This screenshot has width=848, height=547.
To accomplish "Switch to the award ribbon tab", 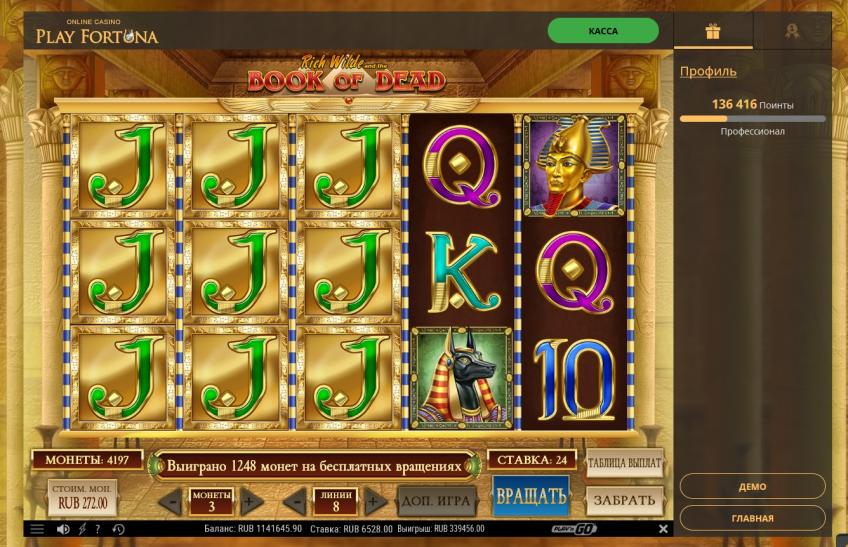I will pos(791,31).
